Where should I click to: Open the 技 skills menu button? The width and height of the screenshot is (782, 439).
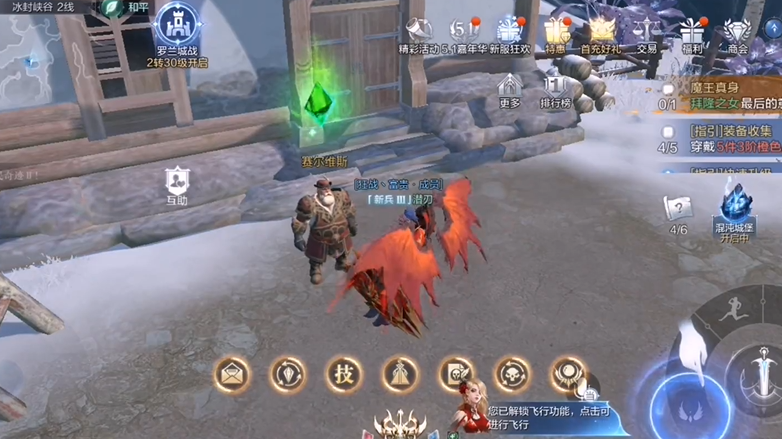tap(343, 375)
